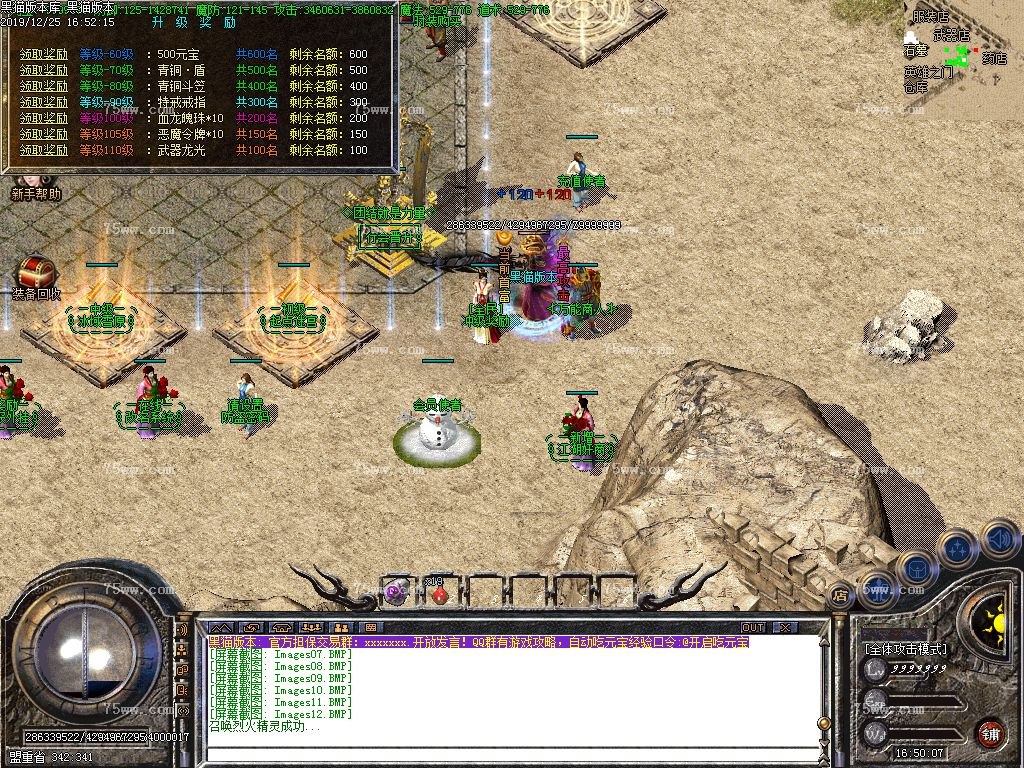The width and height of the screenshot is (1024, 768).
Task: Claim the level 60 reward of 500元宝
Action: click(43, 54)
